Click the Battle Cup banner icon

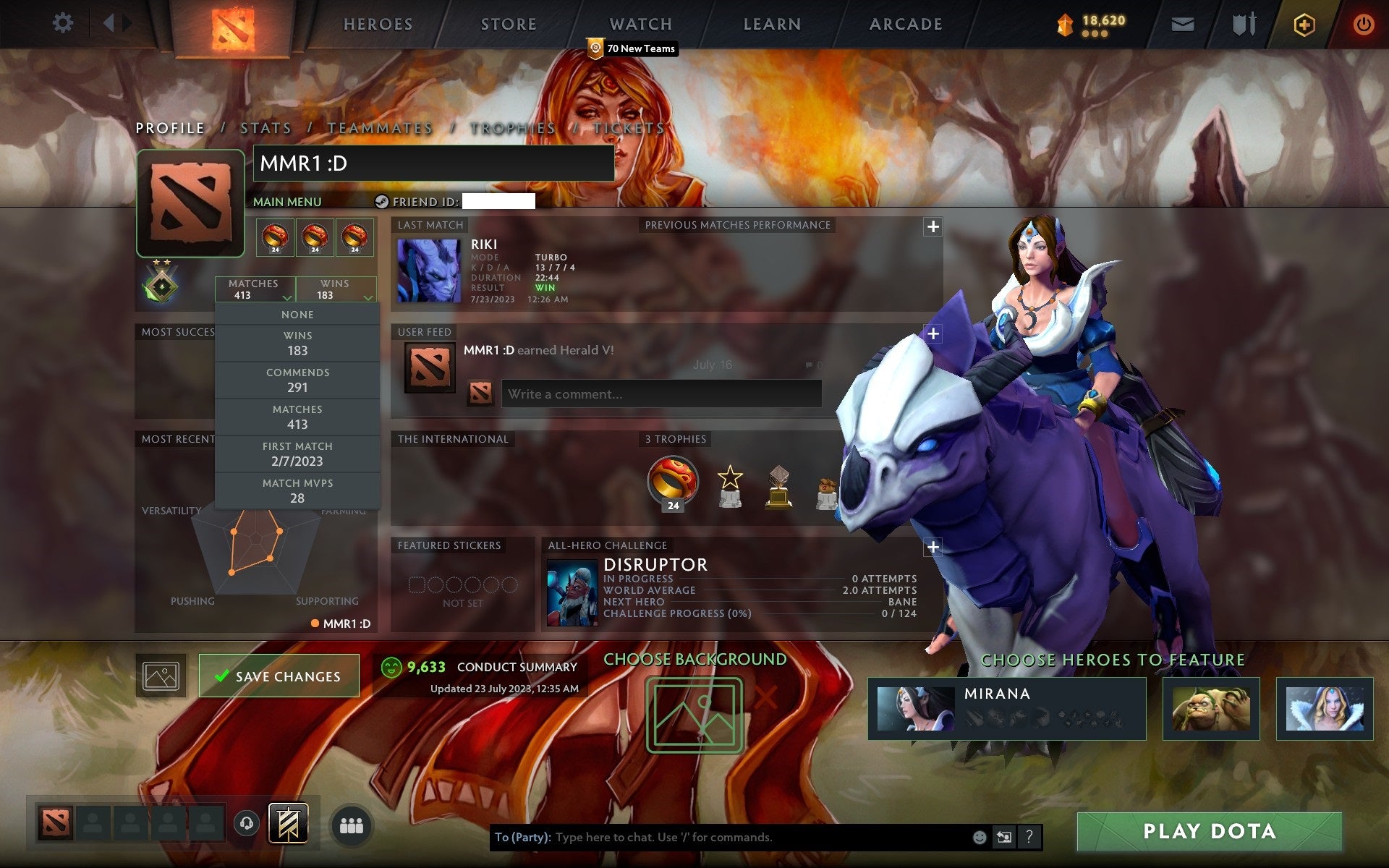(287, 822)
